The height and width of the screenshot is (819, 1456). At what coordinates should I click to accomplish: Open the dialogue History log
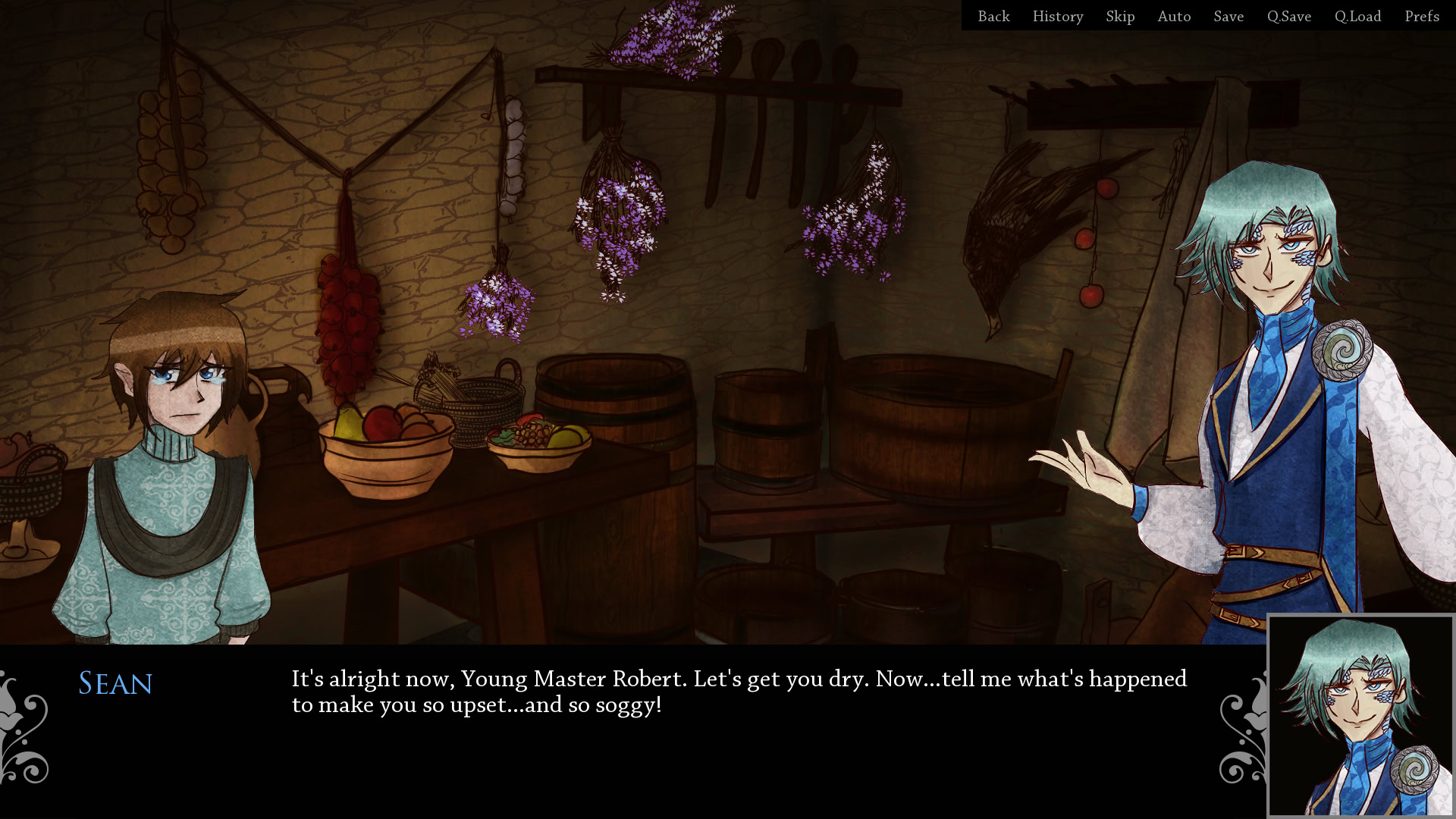(x=1057, y=16)
